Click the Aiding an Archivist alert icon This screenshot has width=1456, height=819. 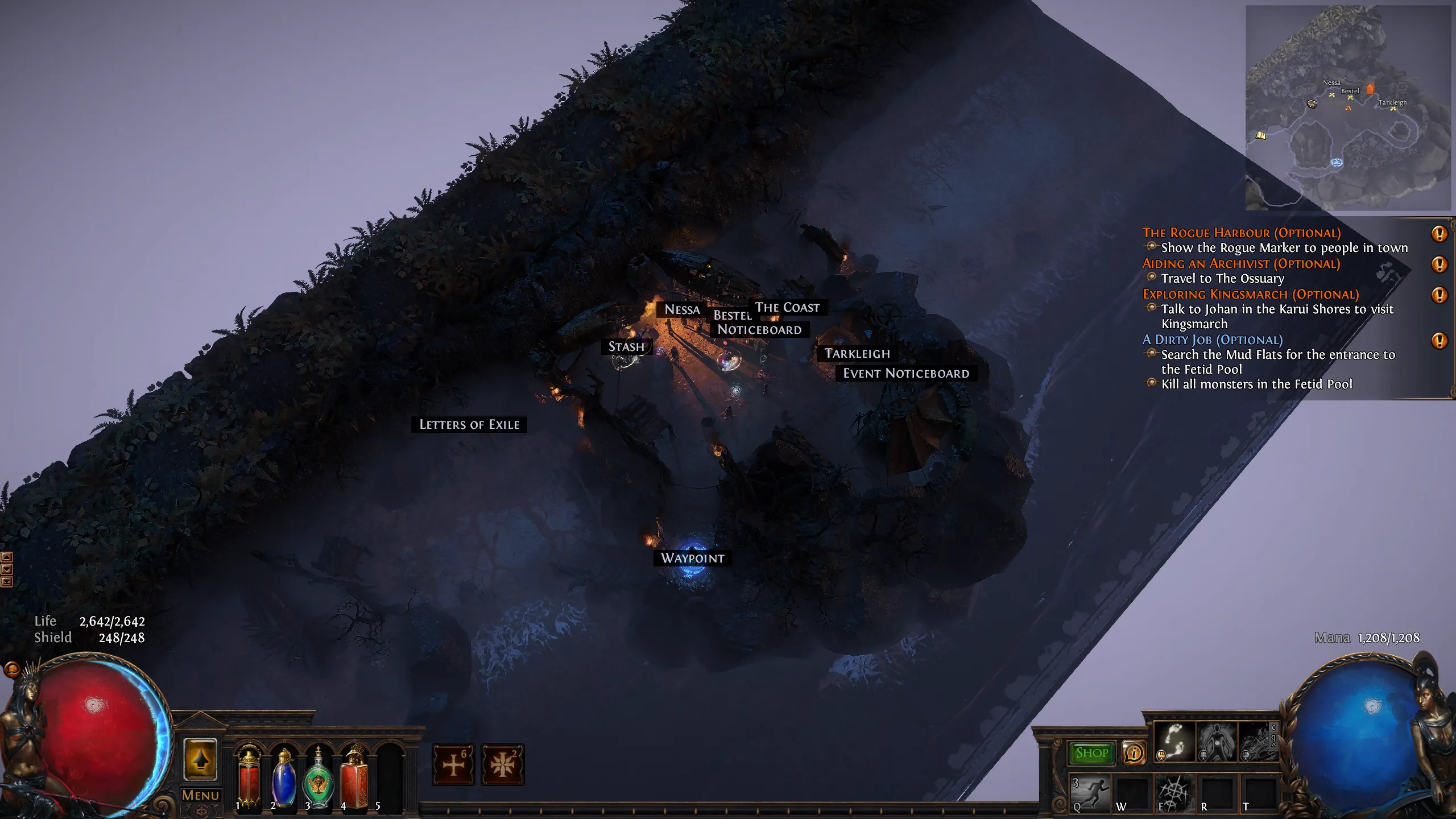click(x=1439, y=264)
